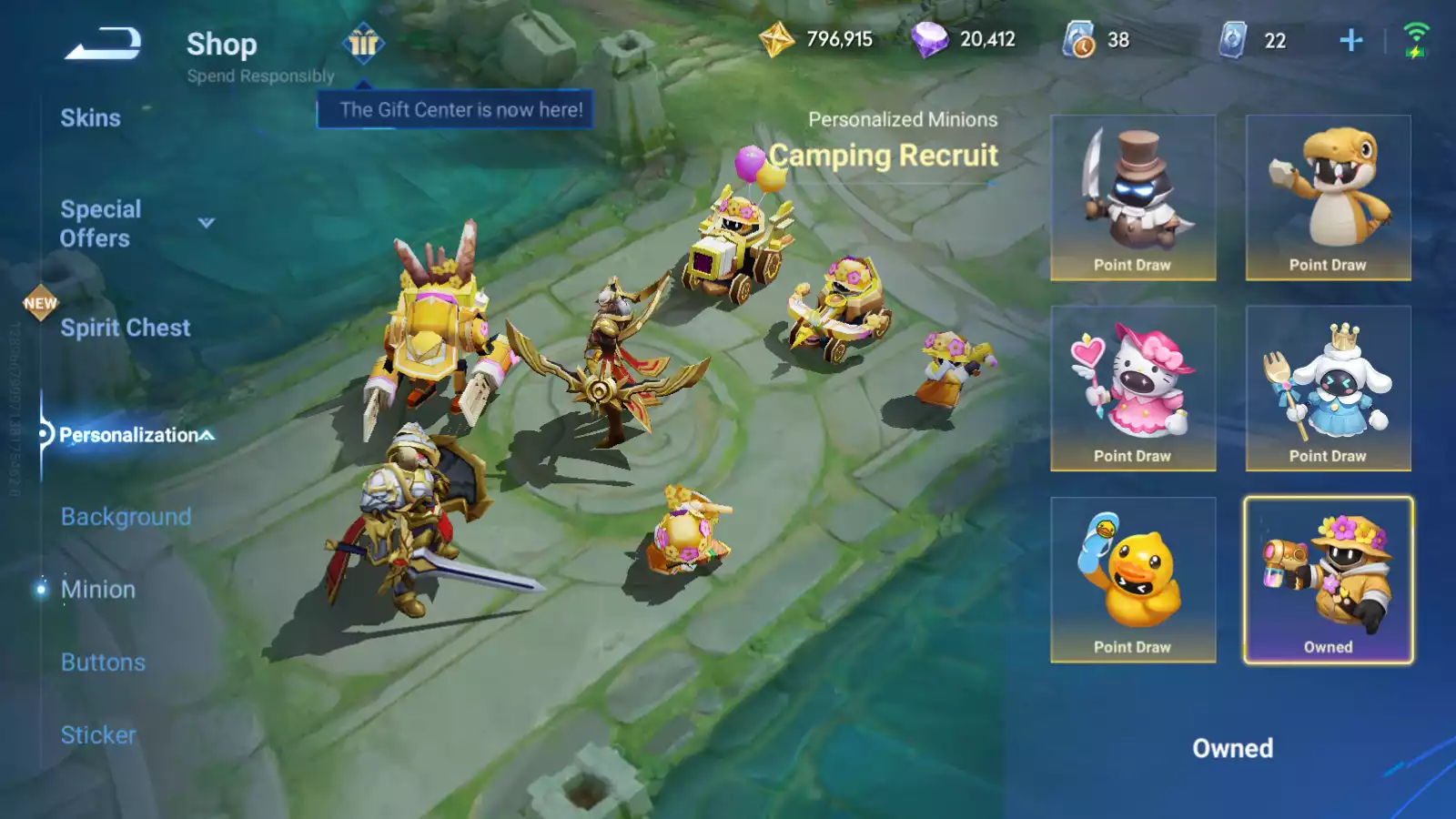Switch to the Background subcategory
The width and height of the screenshot is (1456, 819).
[x=126, y=517]
